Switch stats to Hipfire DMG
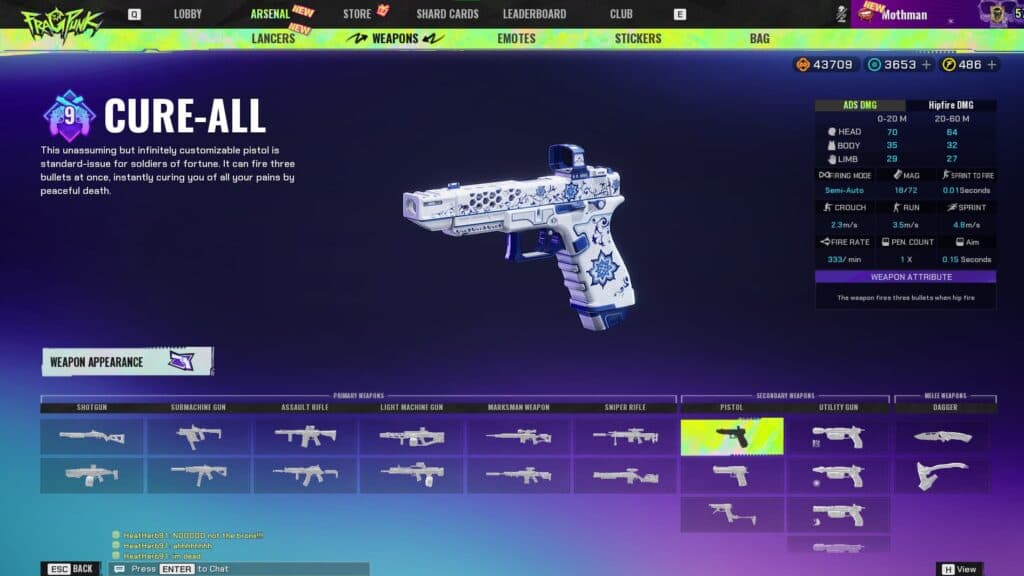 pyautogui.click(x=951, y=105)
